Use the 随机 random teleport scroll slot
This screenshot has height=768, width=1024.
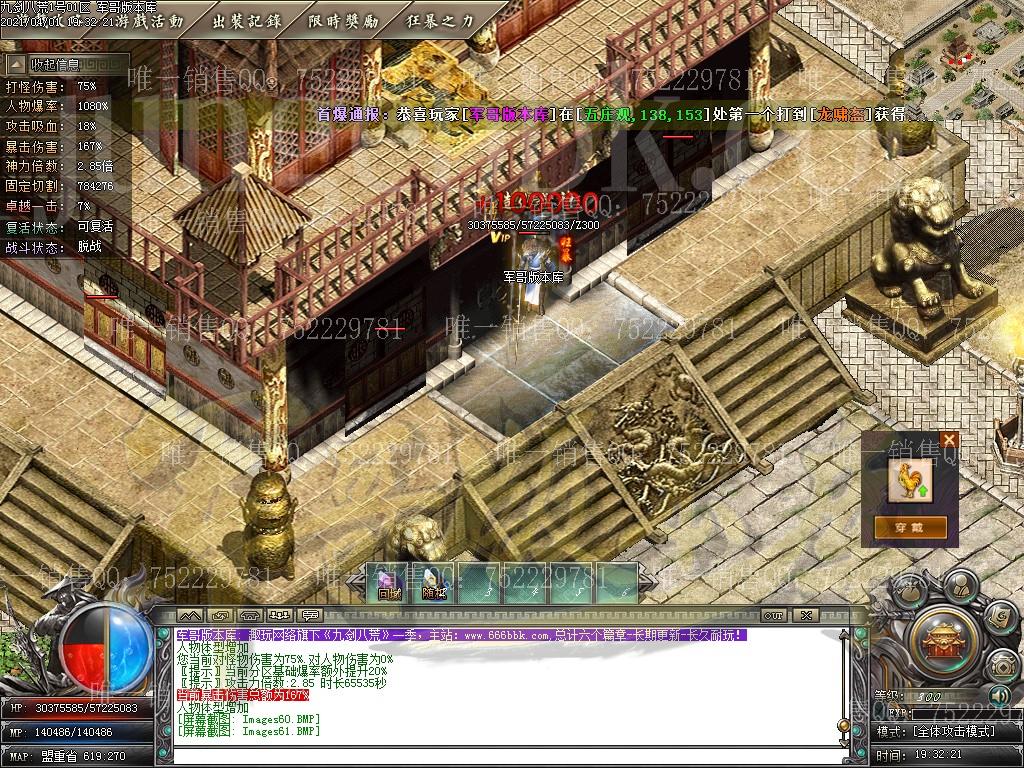[433, 582]
